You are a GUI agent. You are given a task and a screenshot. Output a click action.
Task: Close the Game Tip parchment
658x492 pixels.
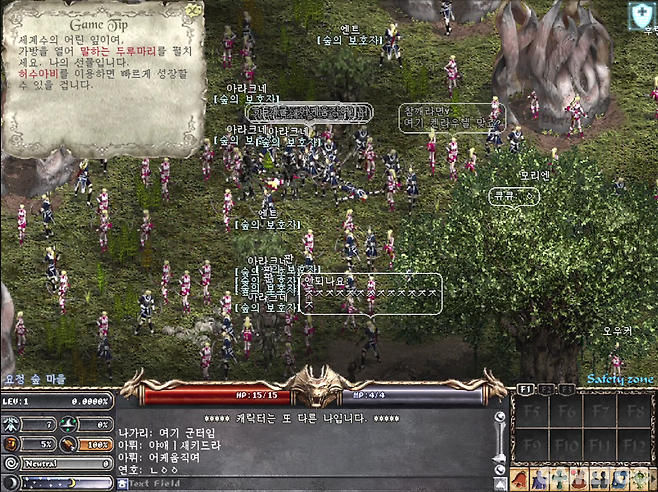click(193, 9)
